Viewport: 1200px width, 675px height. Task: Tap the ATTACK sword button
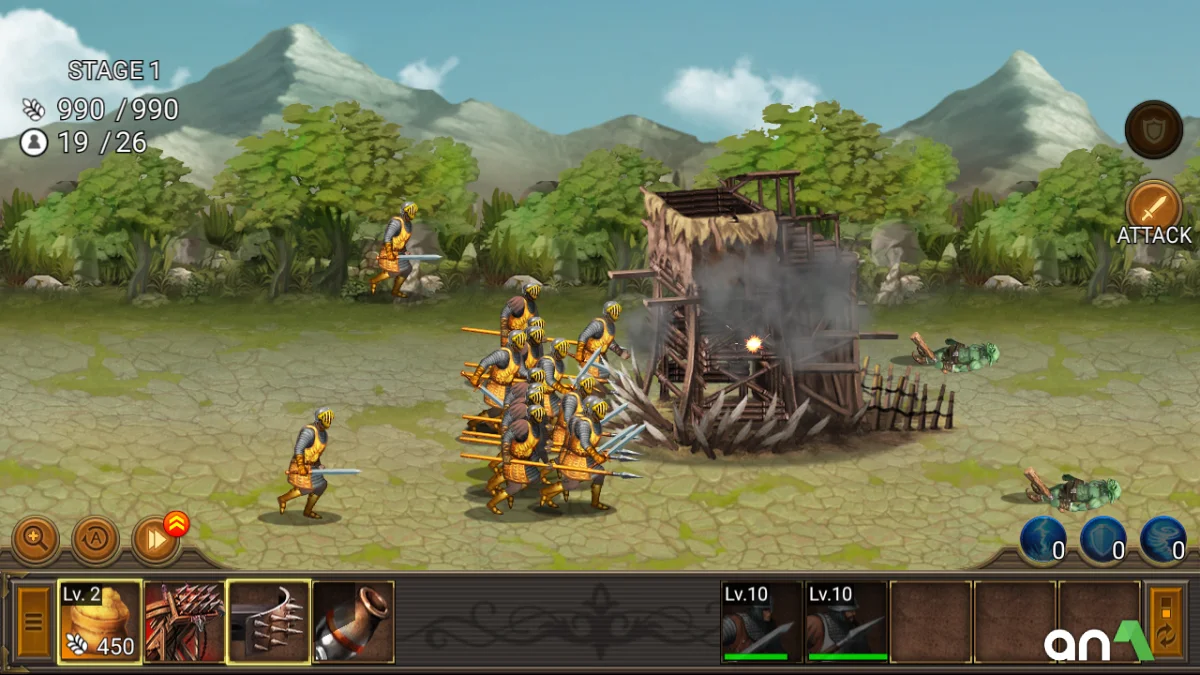(x=1153, y=207)
